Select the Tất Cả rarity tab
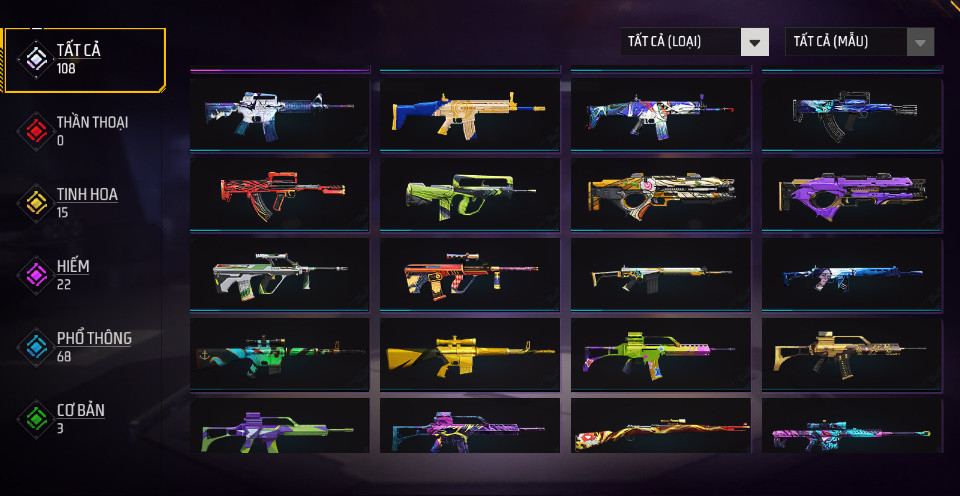 [82, 59]
